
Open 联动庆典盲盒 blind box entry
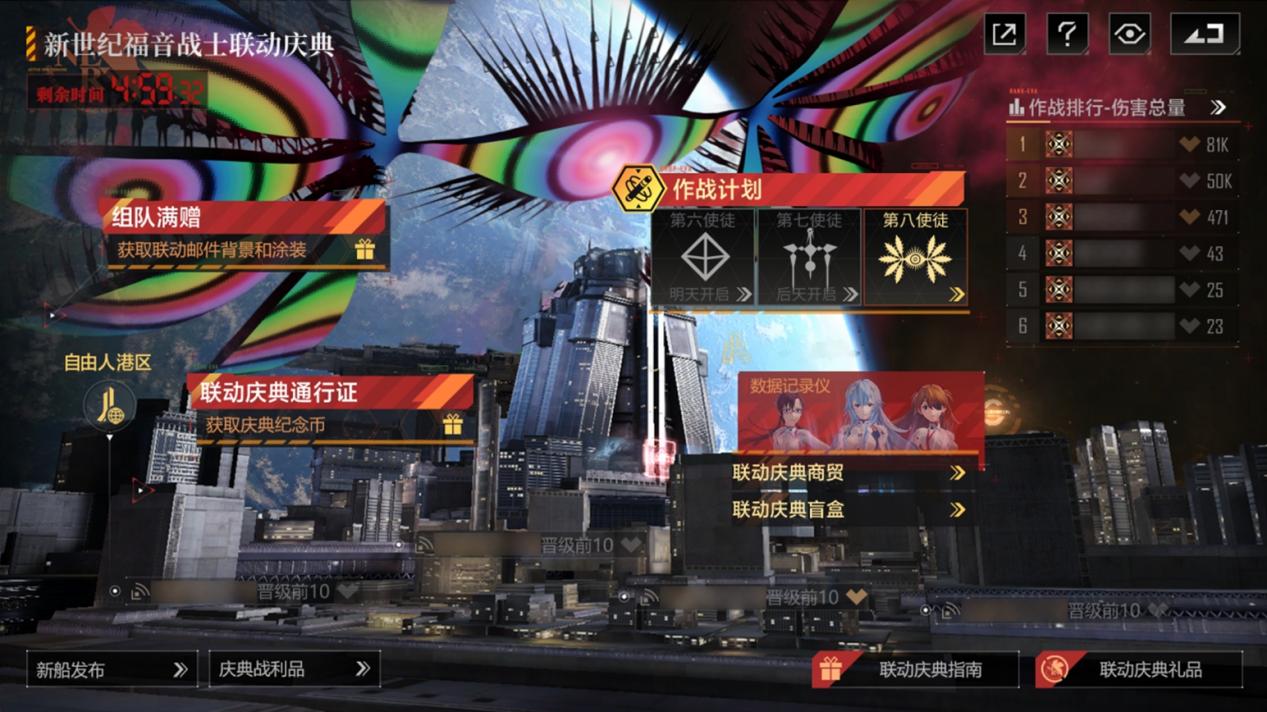[x=848, y=509]
